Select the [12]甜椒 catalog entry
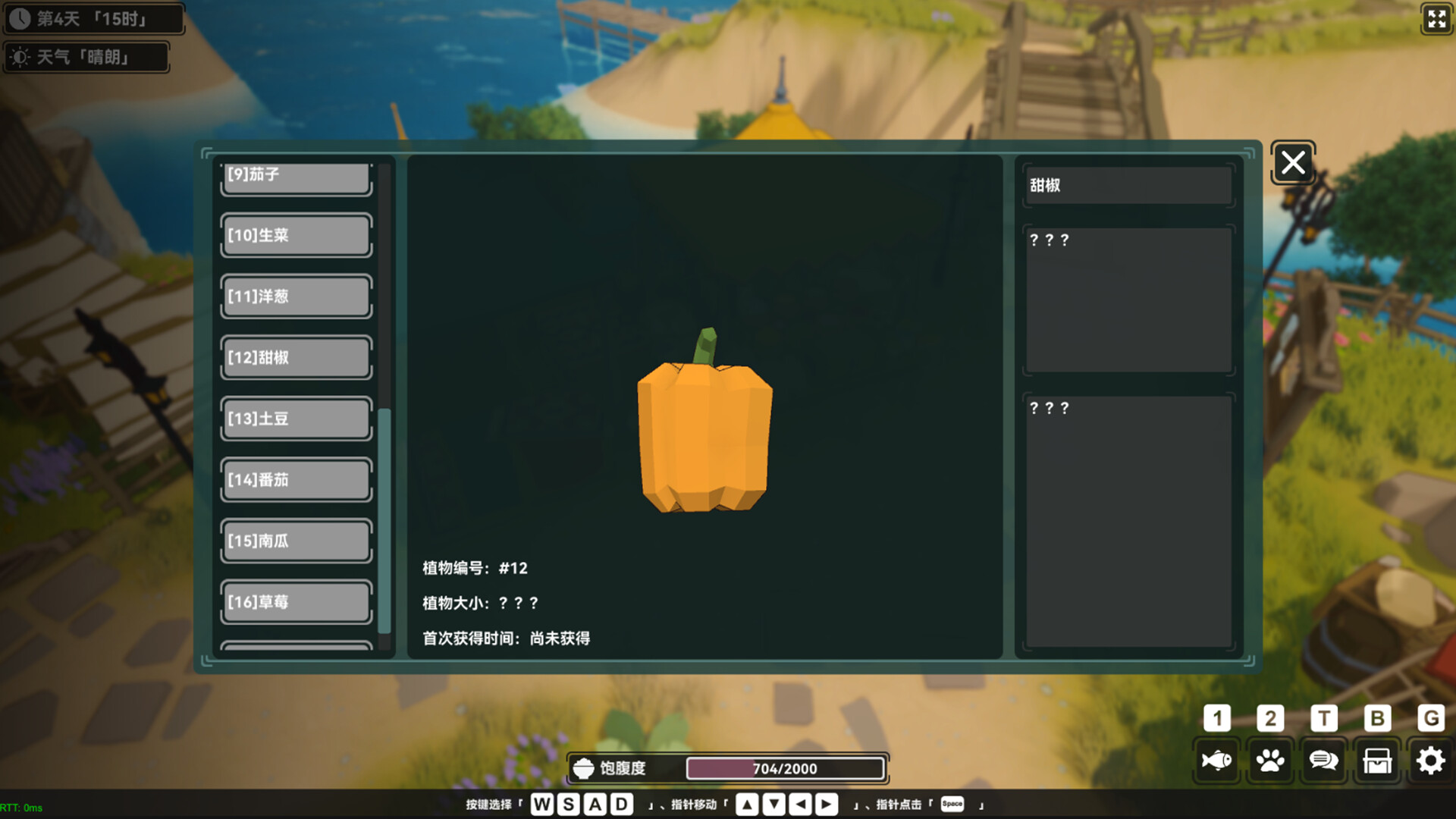The height and width of the screenshot is (819, 1456). (295, 357)
